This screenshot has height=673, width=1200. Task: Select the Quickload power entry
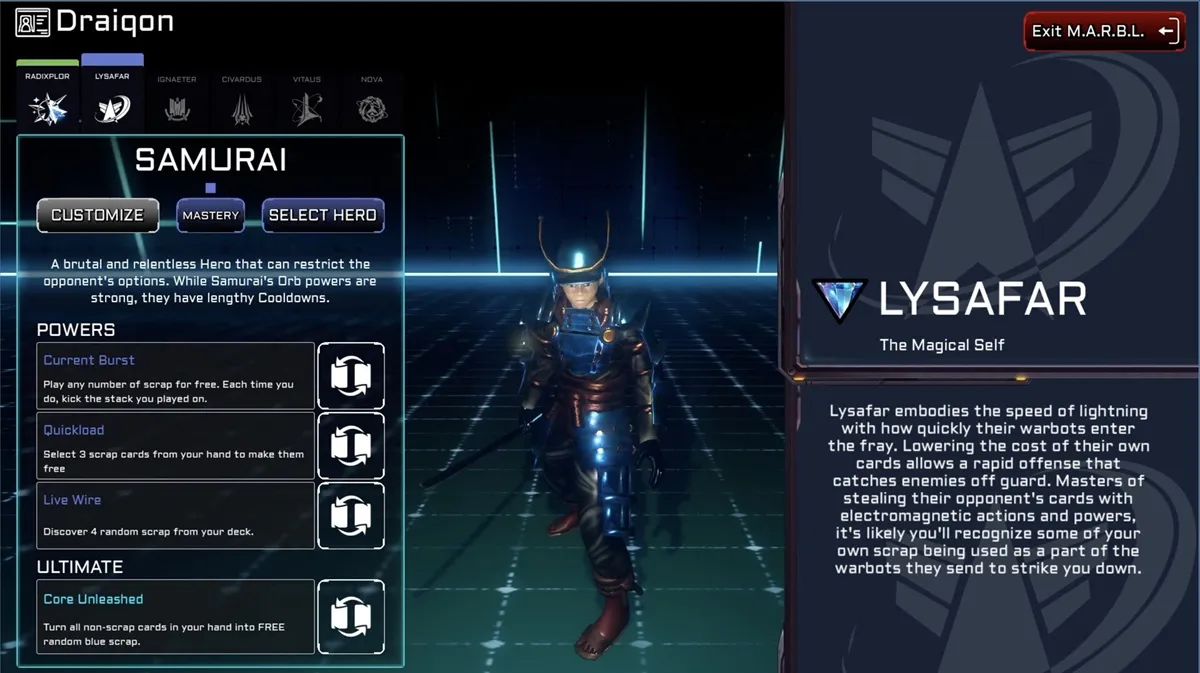[x=176, y=446]
